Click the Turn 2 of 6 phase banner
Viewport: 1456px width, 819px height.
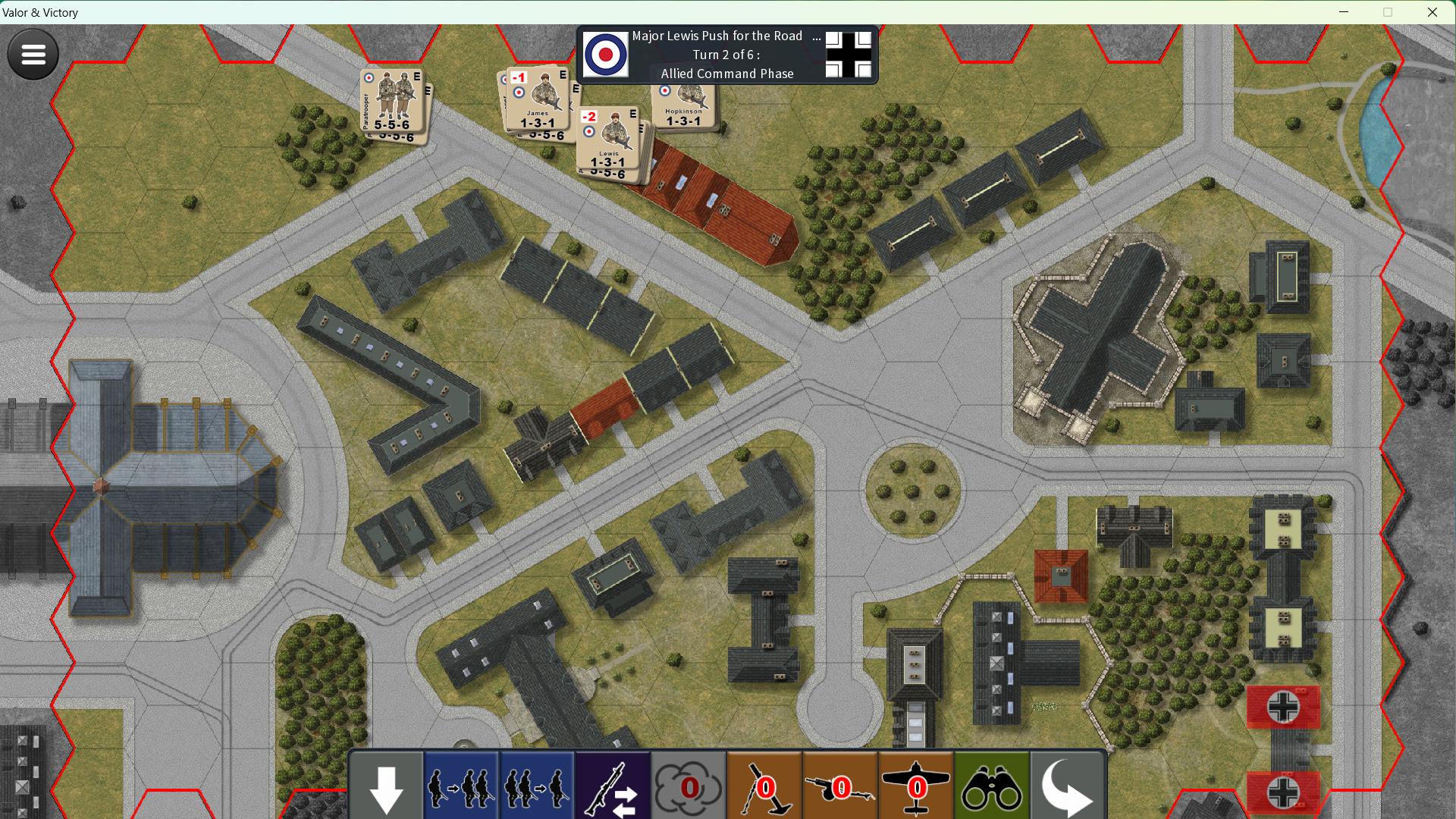click(726, 55)
